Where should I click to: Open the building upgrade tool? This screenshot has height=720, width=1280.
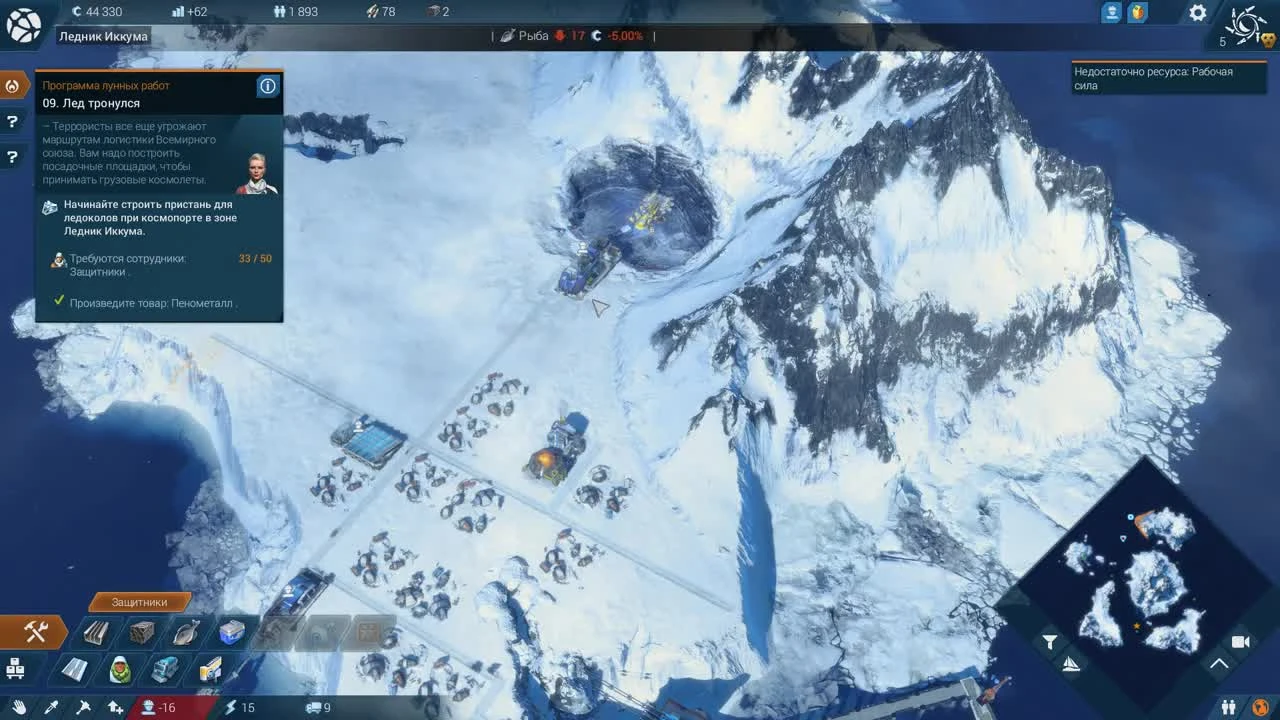point(115,707)
